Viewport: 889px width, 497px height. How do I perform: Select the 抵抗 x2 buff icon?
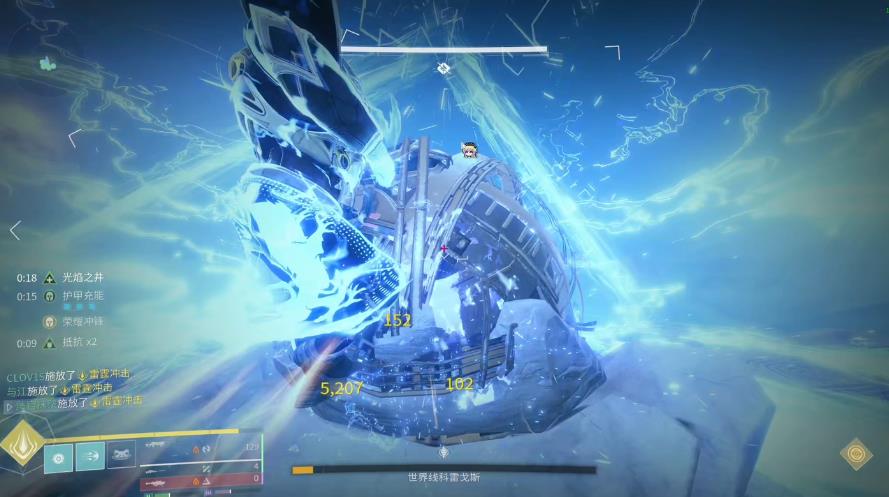(47, 344)
